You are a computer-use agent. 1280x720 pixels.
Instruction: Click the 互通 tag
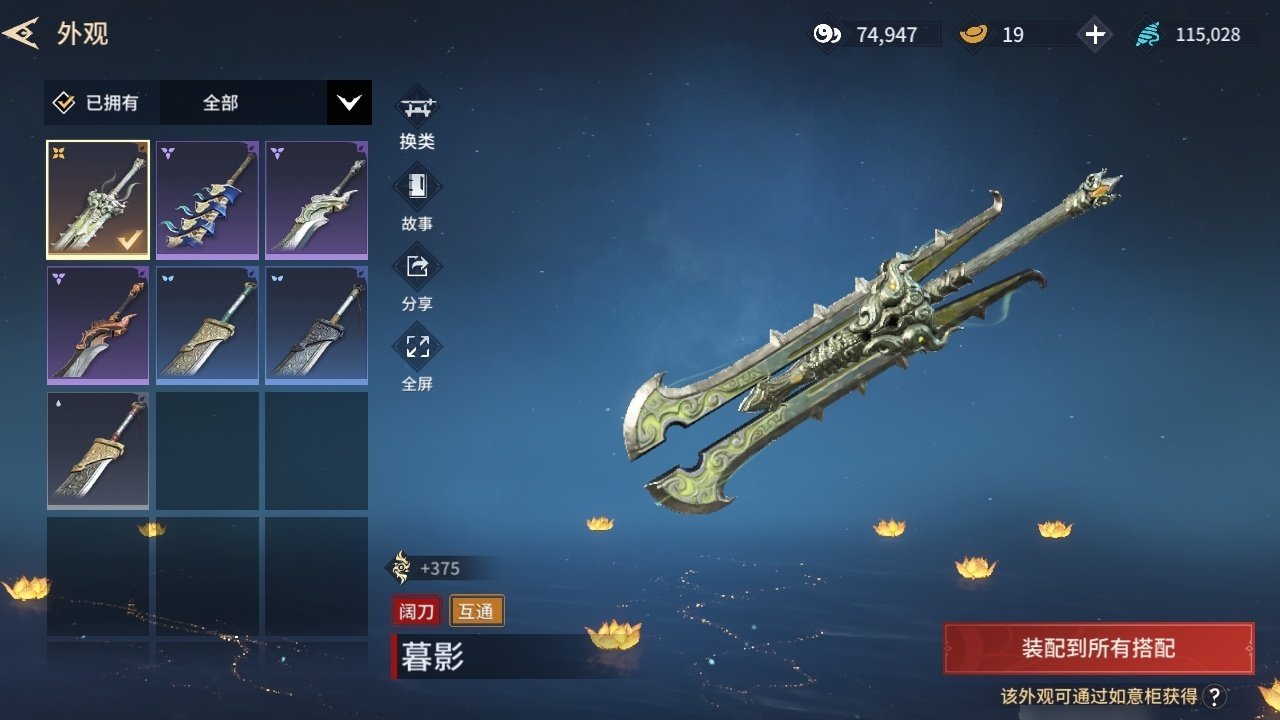477,611
